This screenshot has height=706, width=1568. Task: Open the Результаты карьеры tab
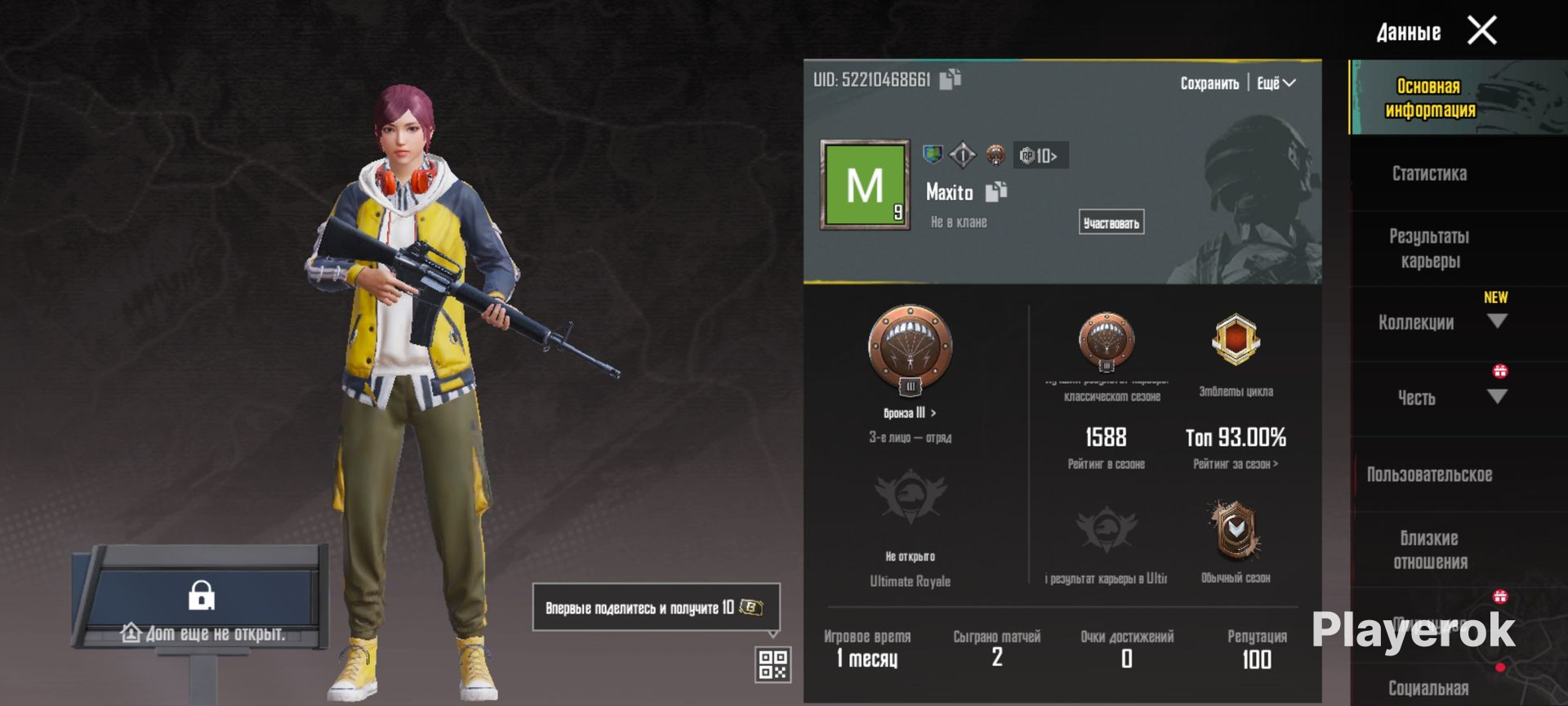(1429, 248)
